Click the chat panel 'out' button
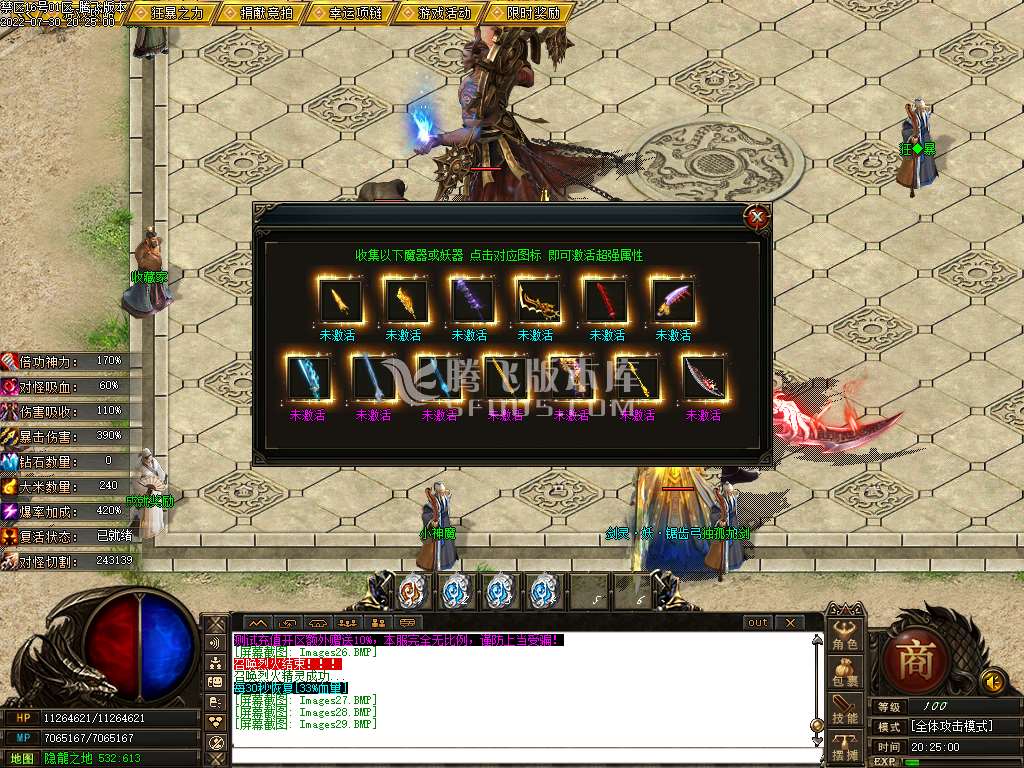 pyautogui.click(x=758, y=622)
